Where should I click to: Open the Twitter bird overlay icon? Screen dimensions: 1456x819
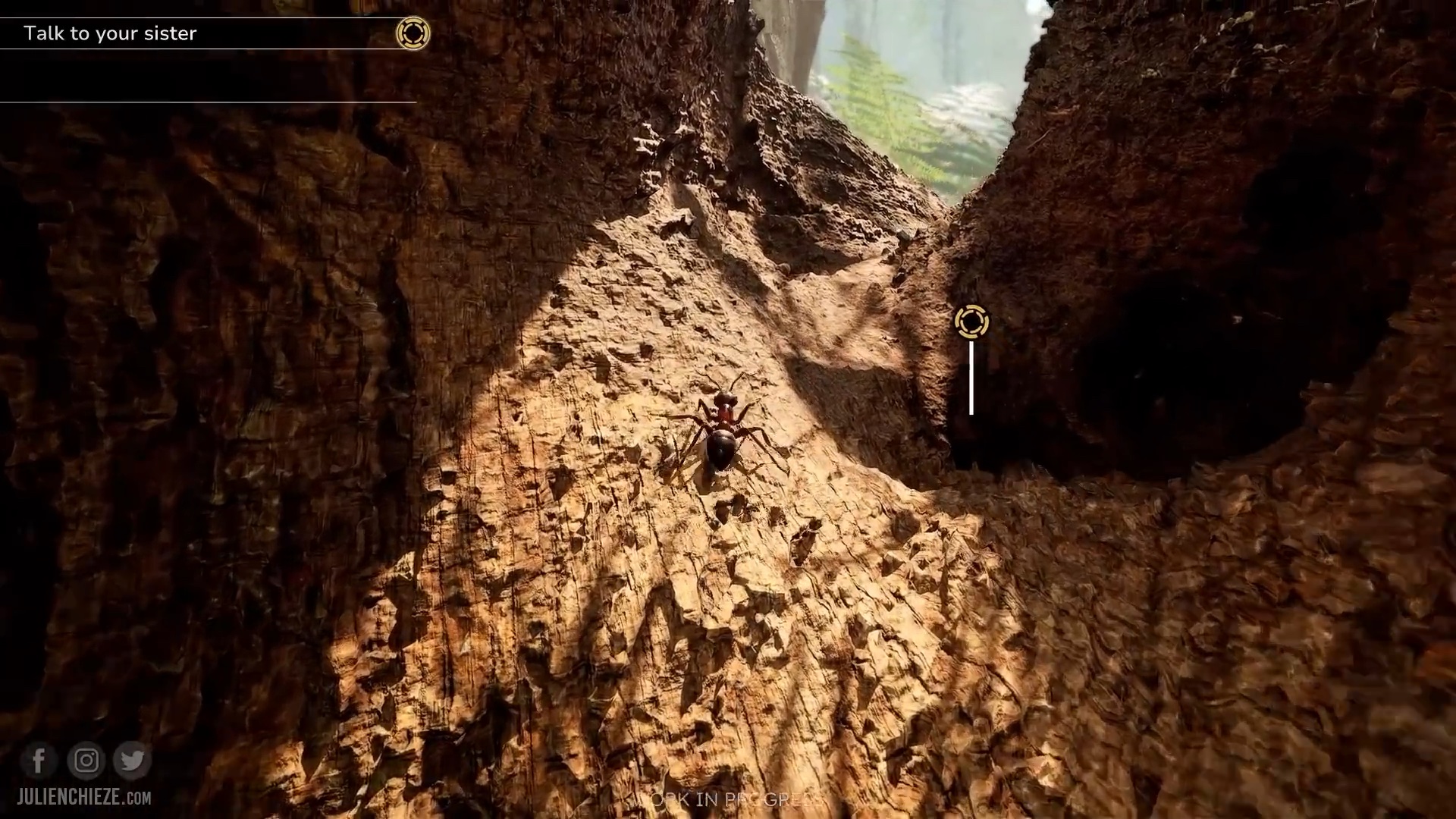tap(133, 760)
